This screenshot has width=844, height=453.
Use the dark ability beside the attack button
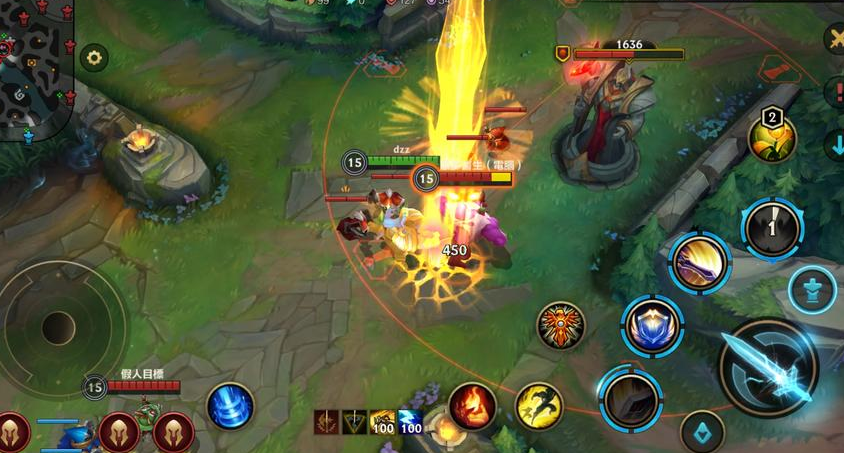point(630,399)
